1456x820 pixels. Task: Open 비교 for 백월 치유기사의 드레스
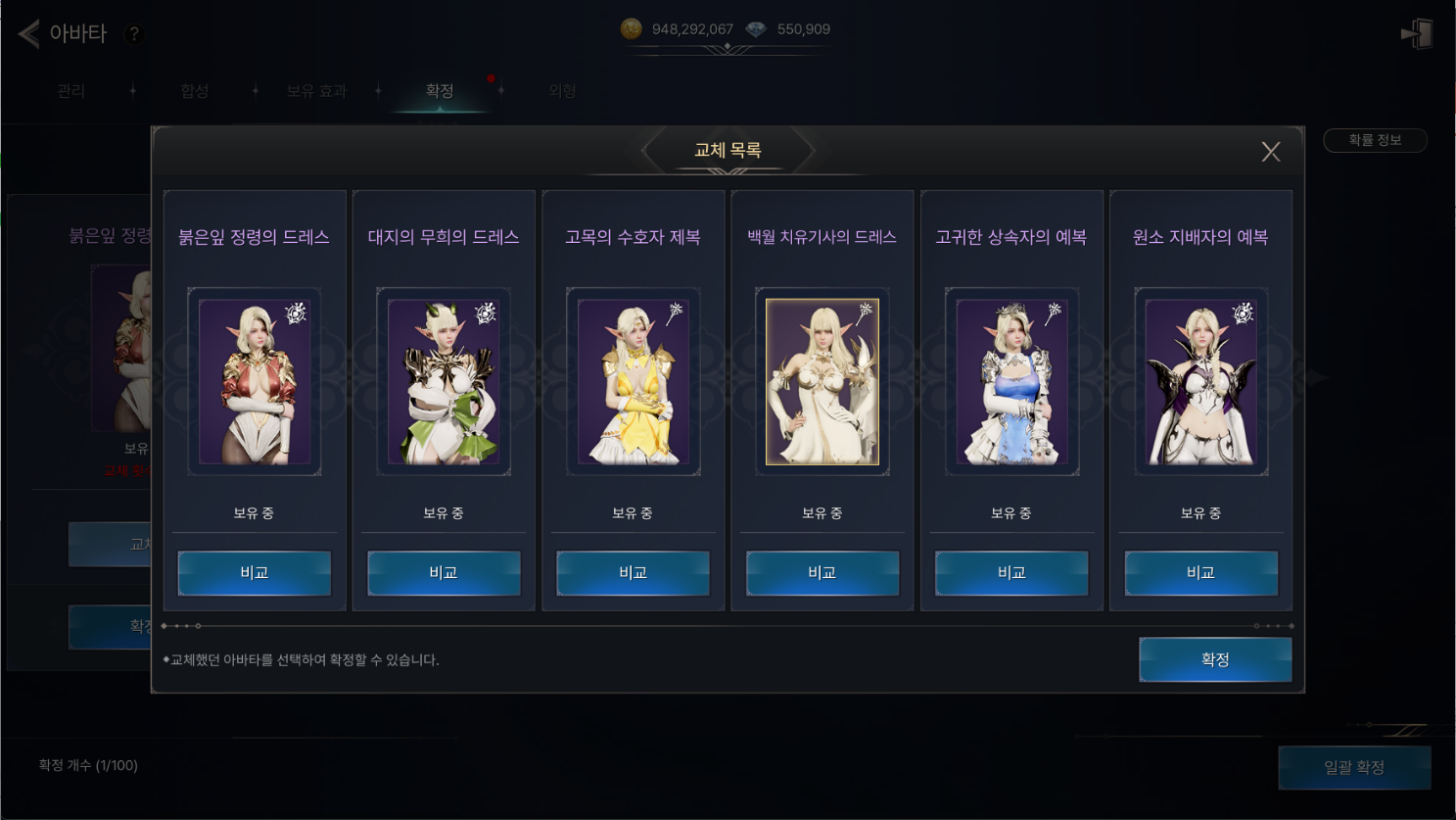click(x=822, y=573)
